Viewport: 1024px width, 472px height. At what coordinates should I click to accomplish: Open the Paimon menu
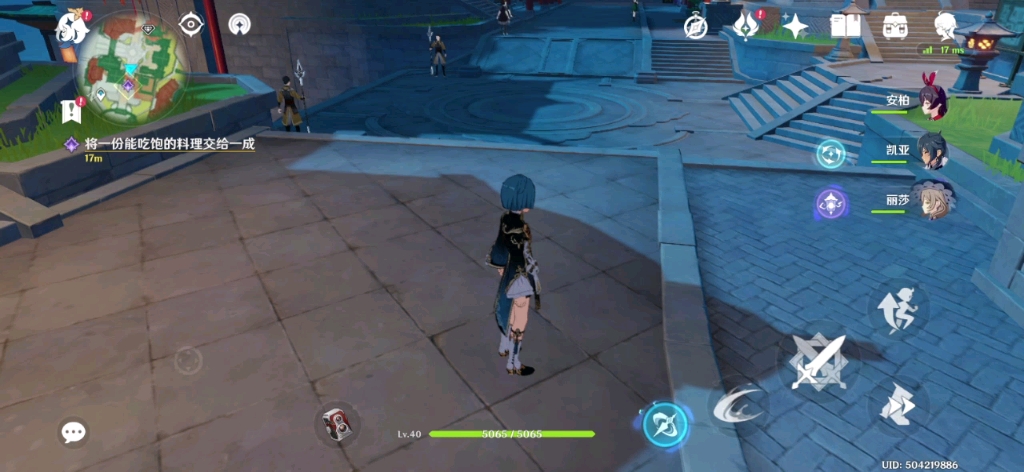pyautogui.click(x=73, y=27)
